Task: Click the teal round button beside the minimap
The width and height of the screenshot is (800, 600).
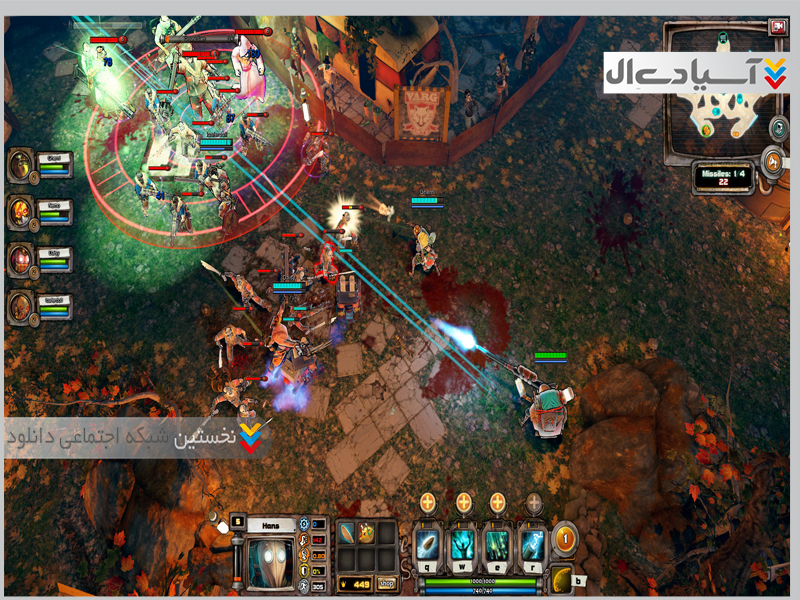Action: pyautogui.click(x=777, y=127)
